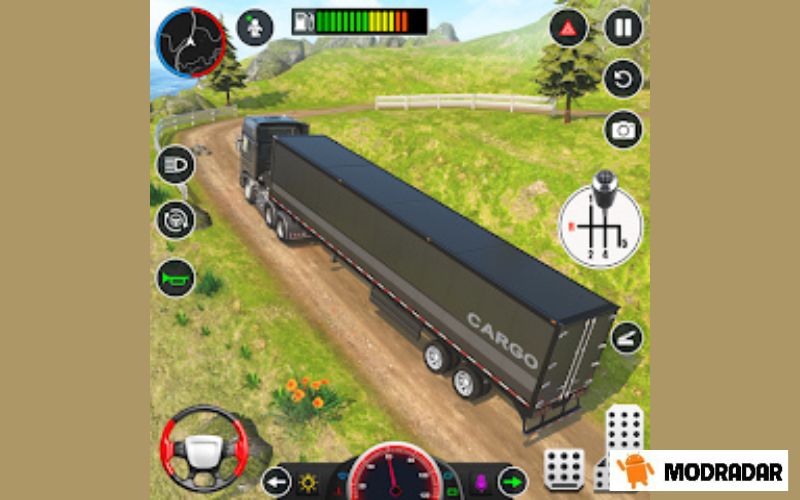Toggle the hazard warning triangle lights

pos(569,27)
